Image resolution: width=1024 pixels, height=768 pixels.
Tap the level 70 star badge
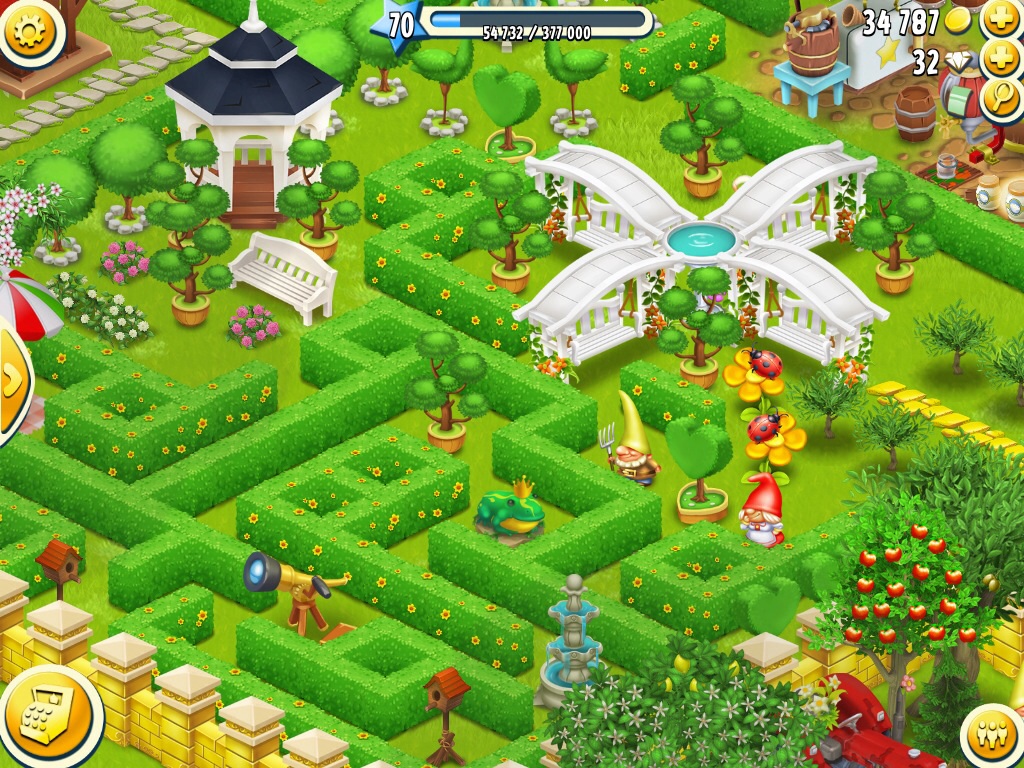pyautogui.click(x=399, y=25)
